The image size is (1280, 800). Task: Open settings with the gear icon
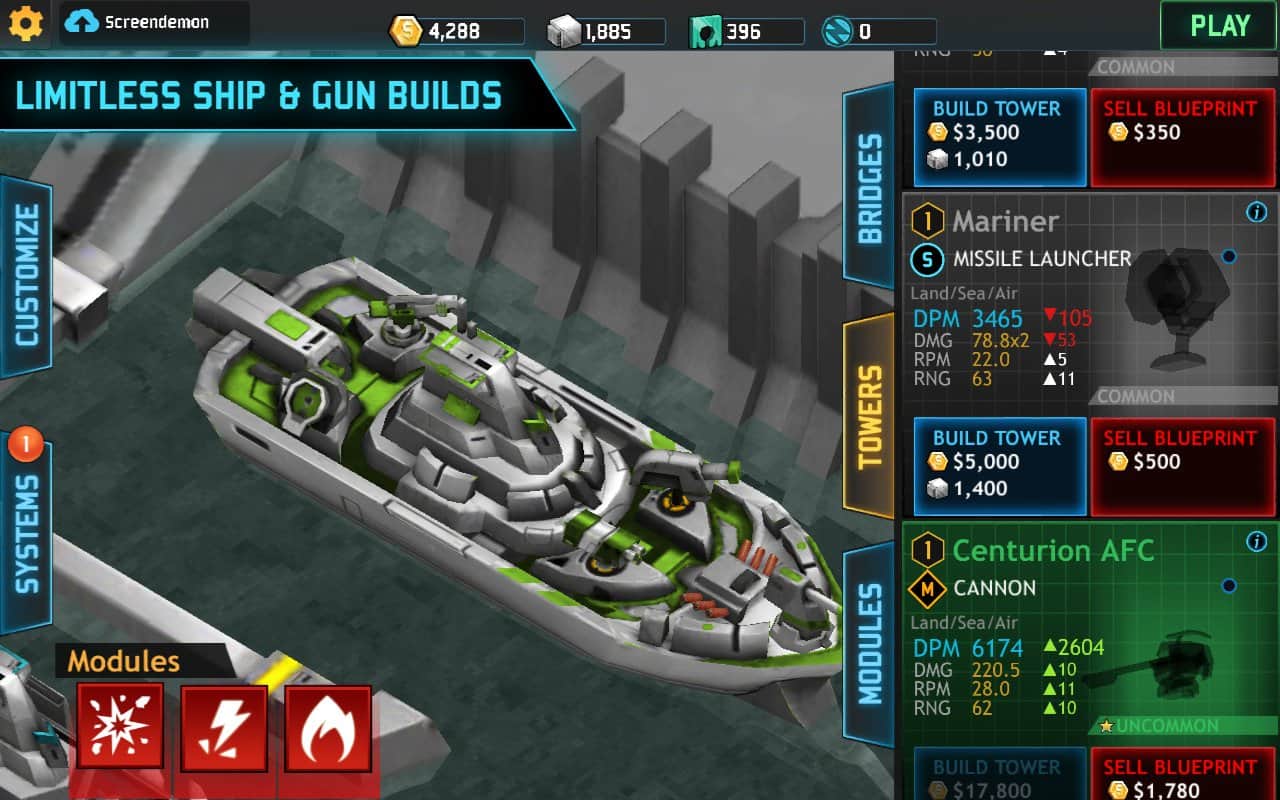[25, 23]
